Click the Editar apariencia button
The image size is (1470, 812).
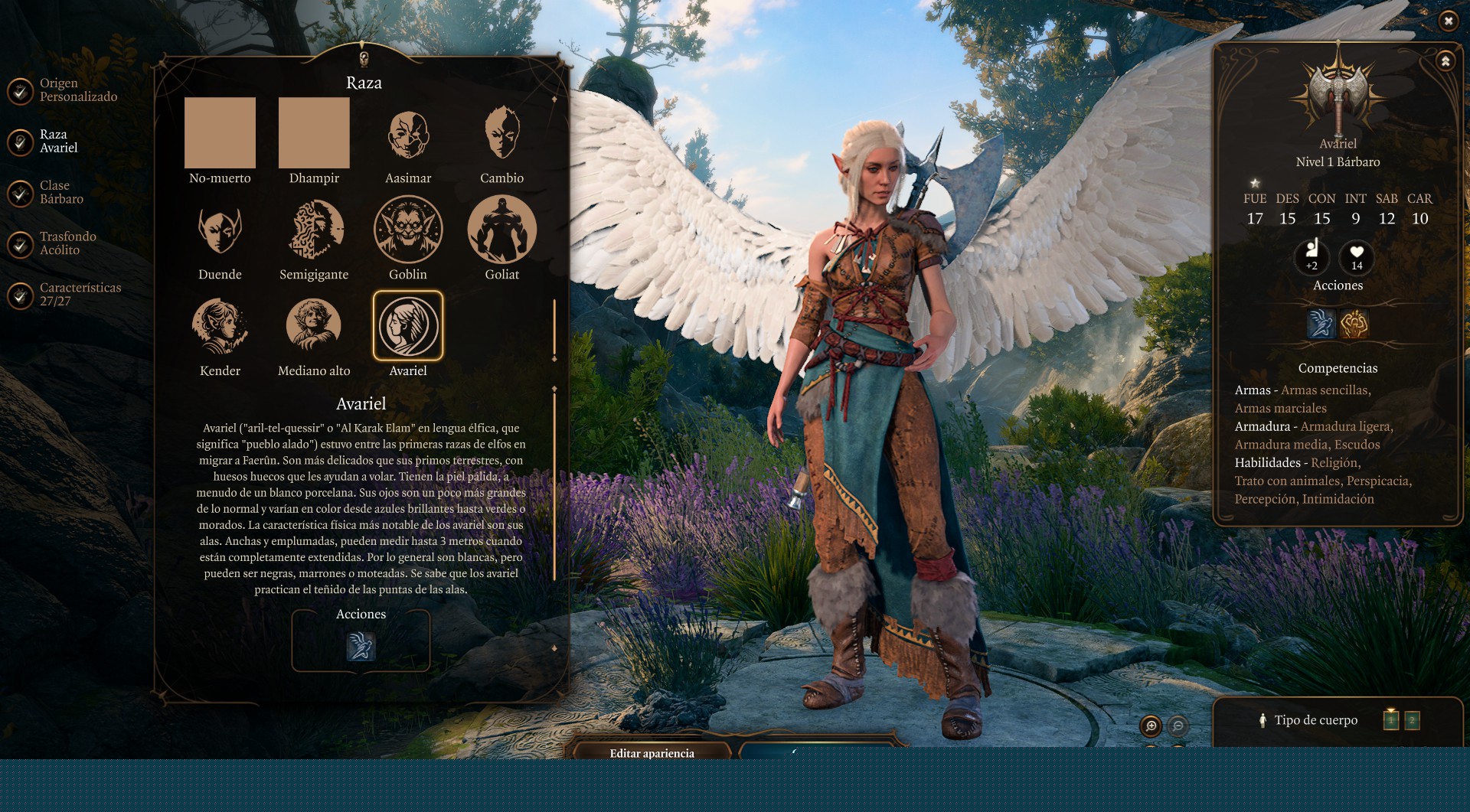tap(652, 752)
